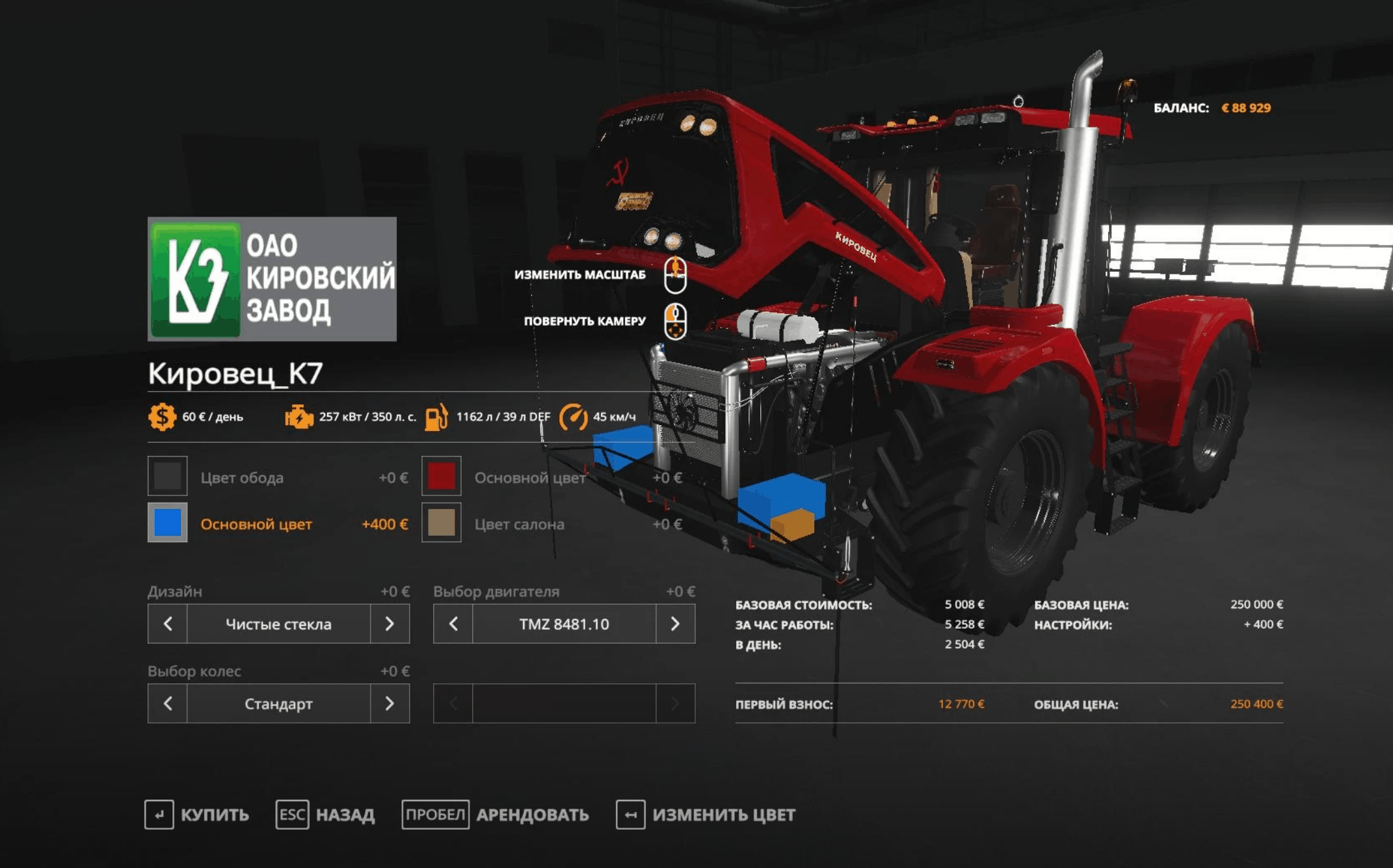Screen dimensions: 1393x868
Task: Switch to previous engine in Выбор двигателя
Action: 453,624
